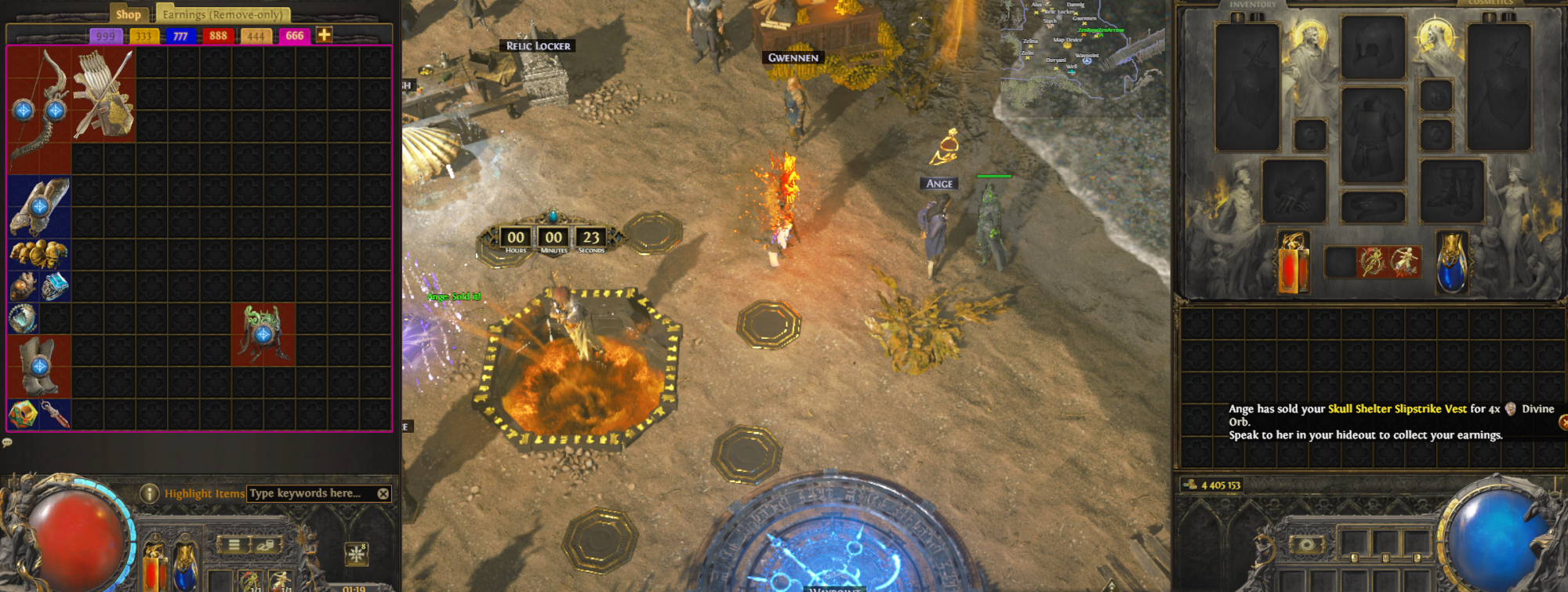Open the three-line menu button
The height and width of the screenshot is (592, 1568).
[x=234, y=544]
